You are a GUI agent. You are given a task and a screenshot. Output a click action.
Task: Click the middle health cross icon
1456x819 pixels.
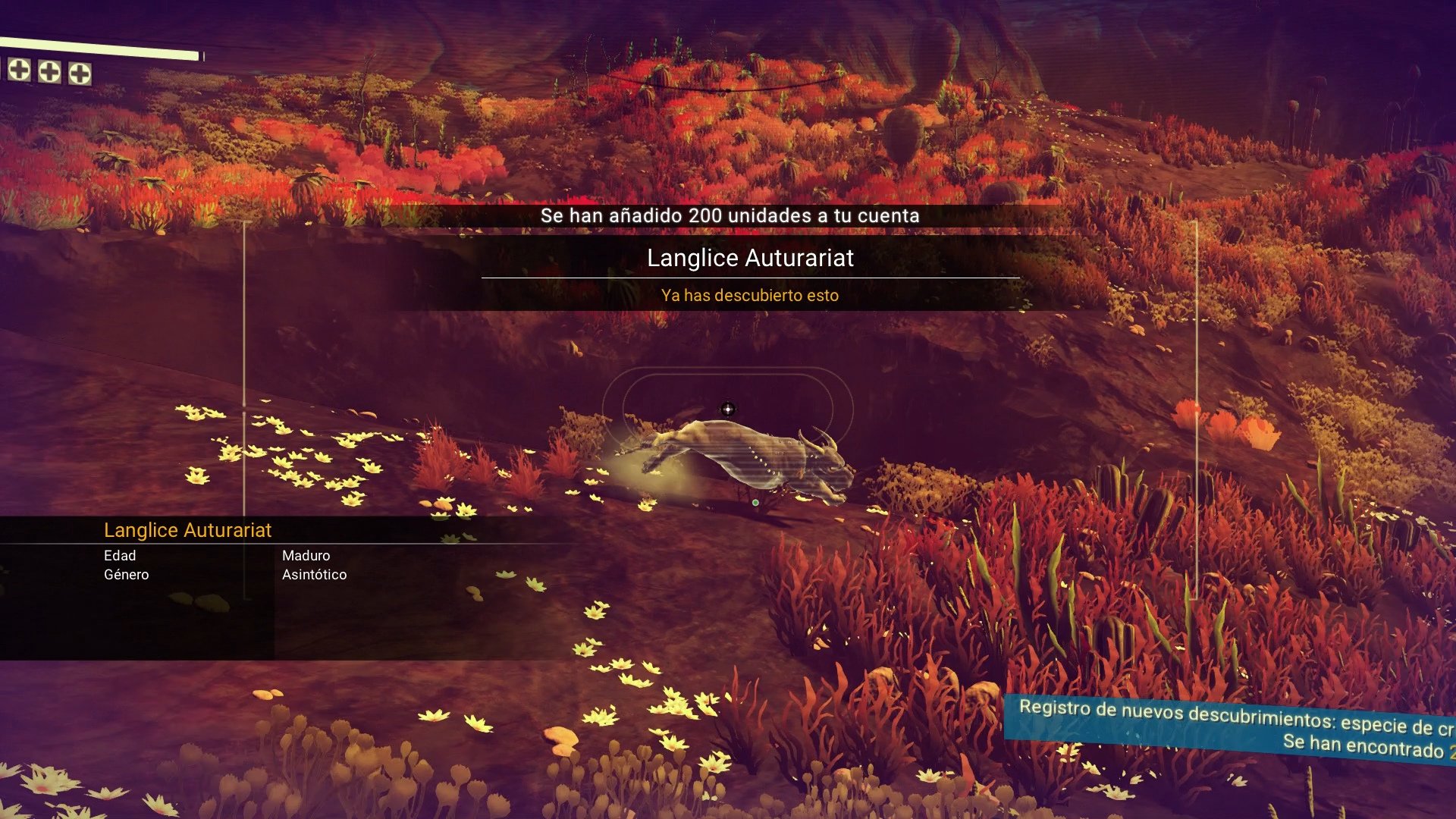click(x=51, y=74)
